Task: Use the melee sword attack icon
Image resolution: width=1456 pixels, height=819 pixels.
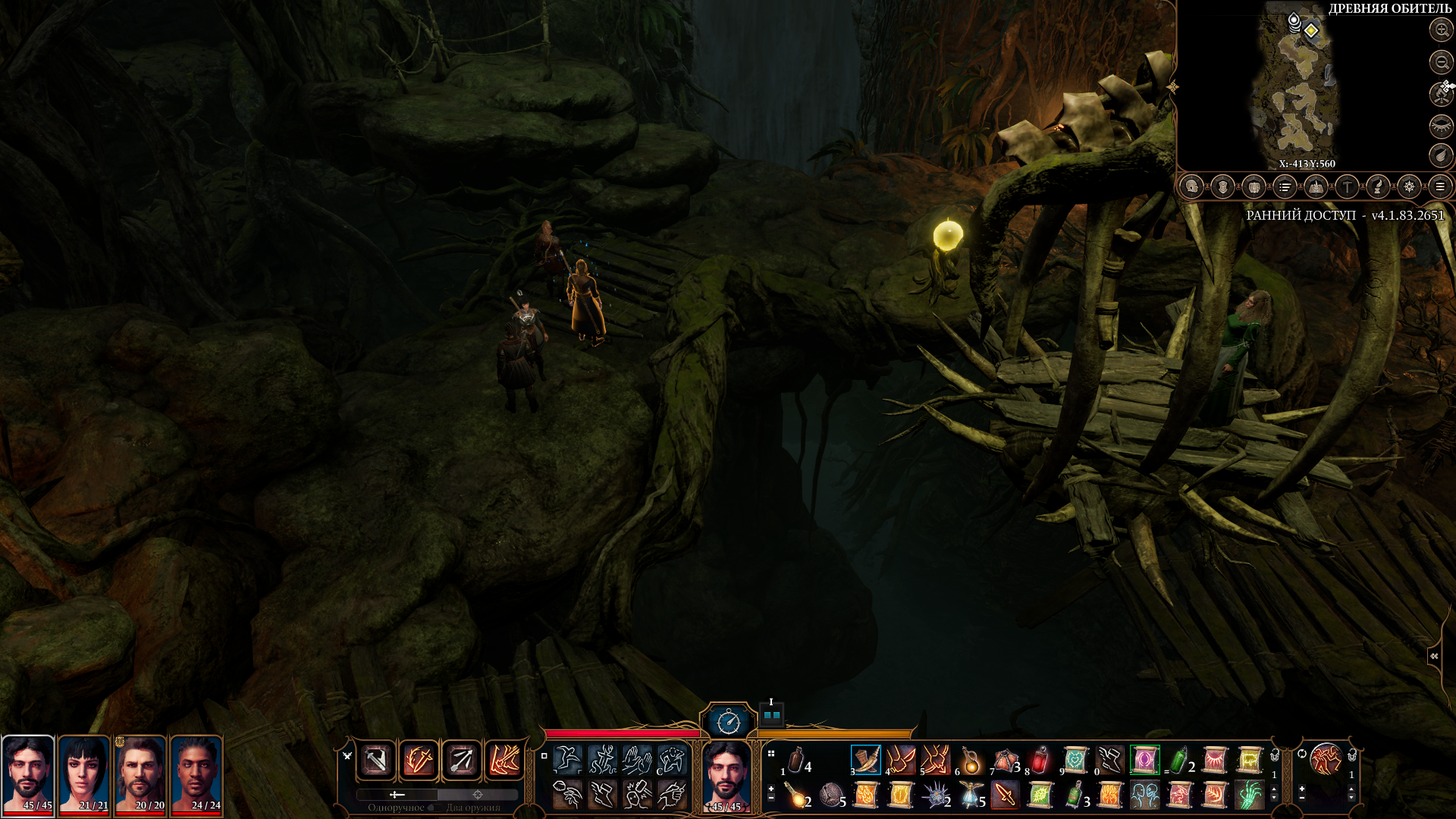Action: pyautogui.click(x=376, y=760)
